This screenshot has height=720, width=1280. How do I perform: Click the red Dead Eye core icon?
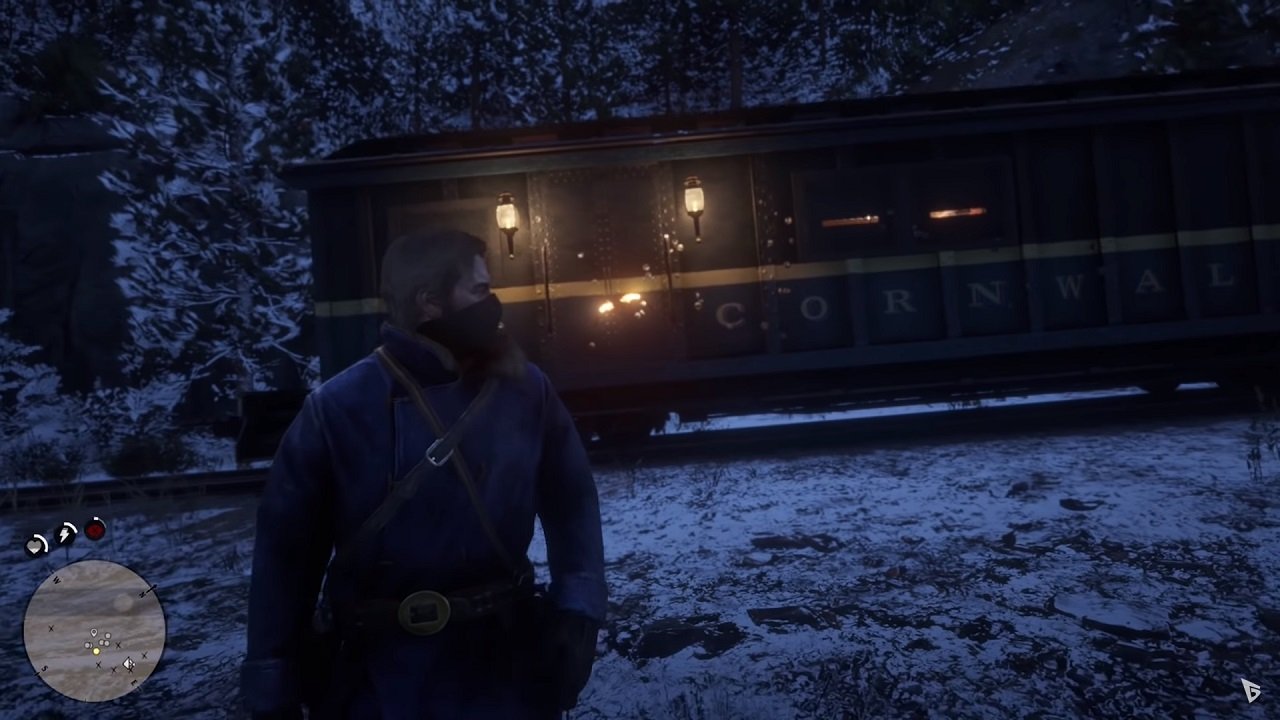94,531
